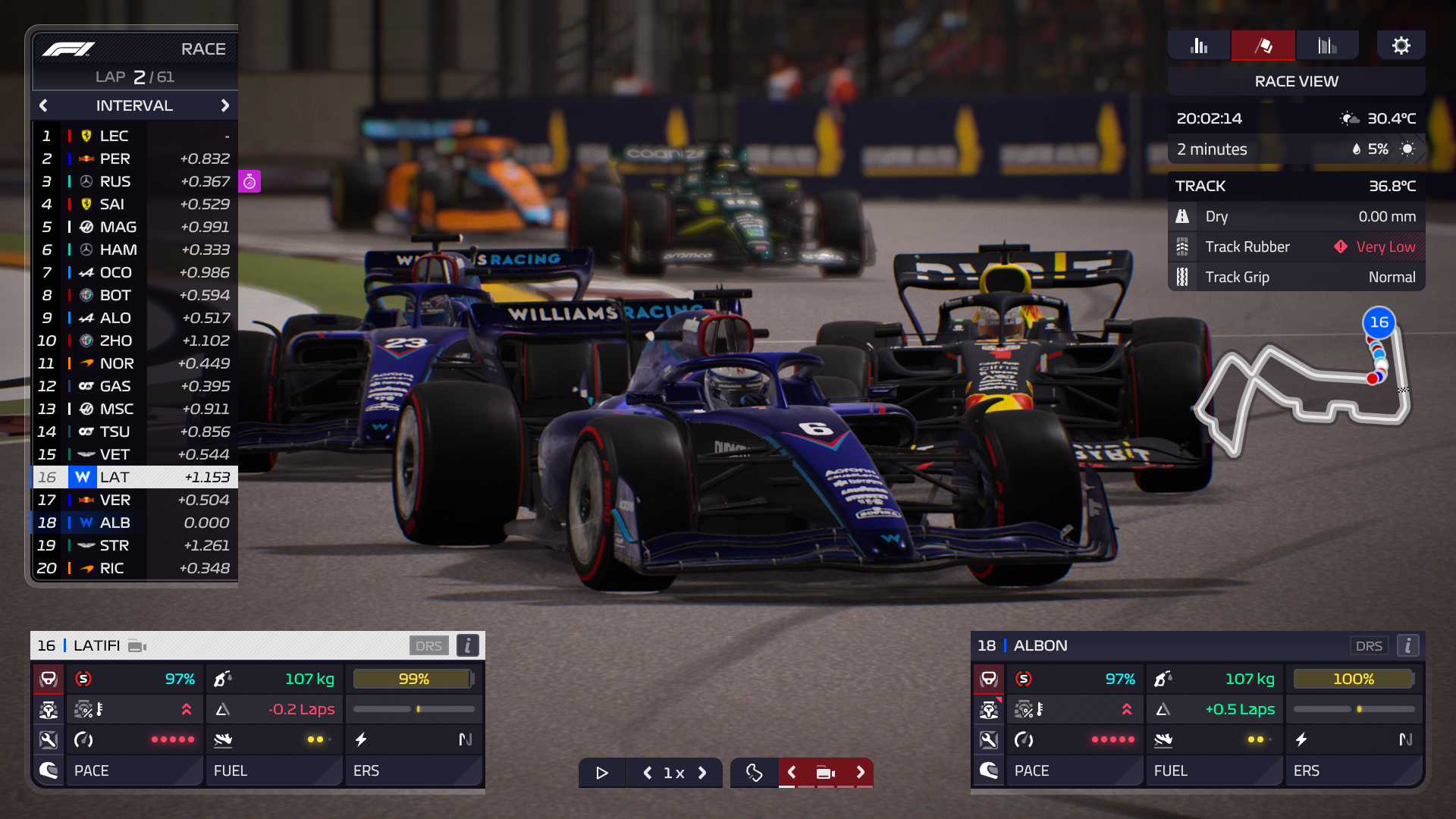1456x819 pixels.
Task: Switch to the car condition tab on Latifi's panel
Action: 49,710
